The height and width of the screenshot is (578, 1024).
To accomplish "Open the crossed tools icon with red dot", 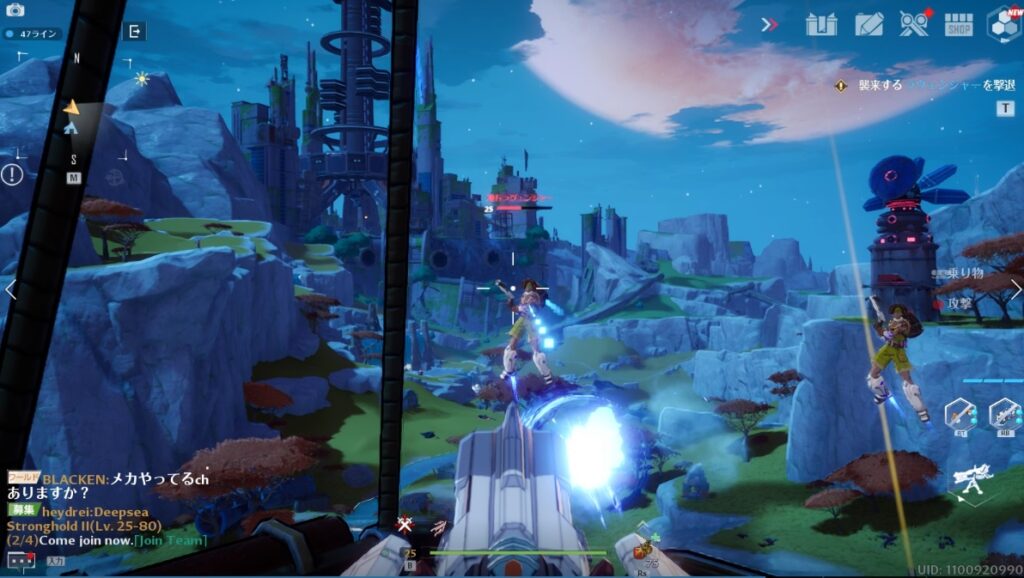I will point(913,23).
